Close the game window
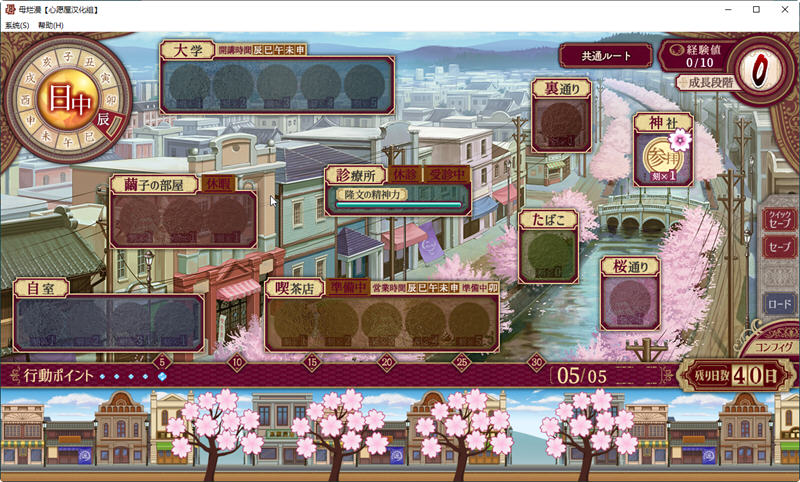Screen dimensions: 800x482 pos(783,9)
